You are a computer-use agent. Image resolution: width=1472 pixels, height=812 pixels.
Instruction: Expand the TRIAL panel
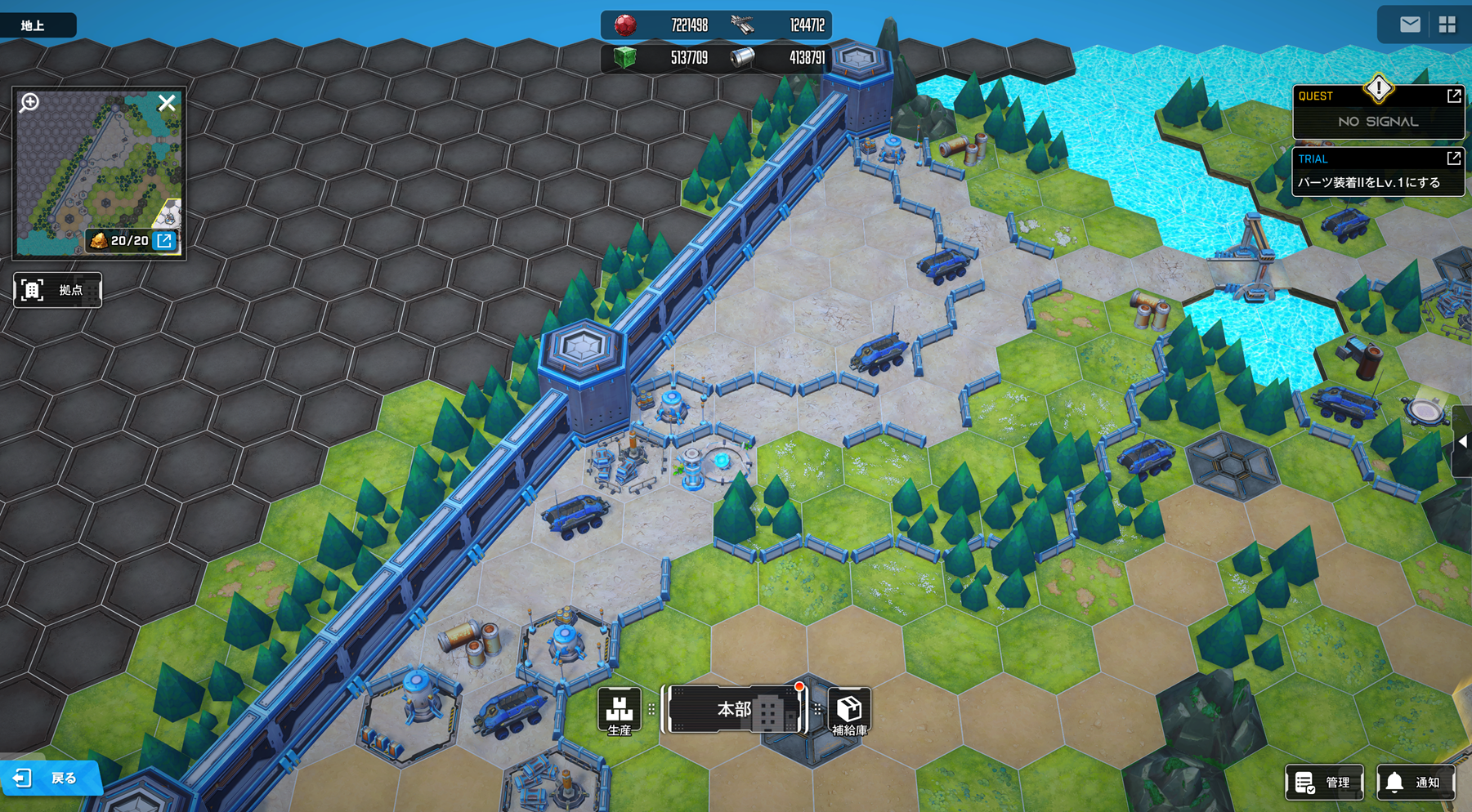[1453, 158]
